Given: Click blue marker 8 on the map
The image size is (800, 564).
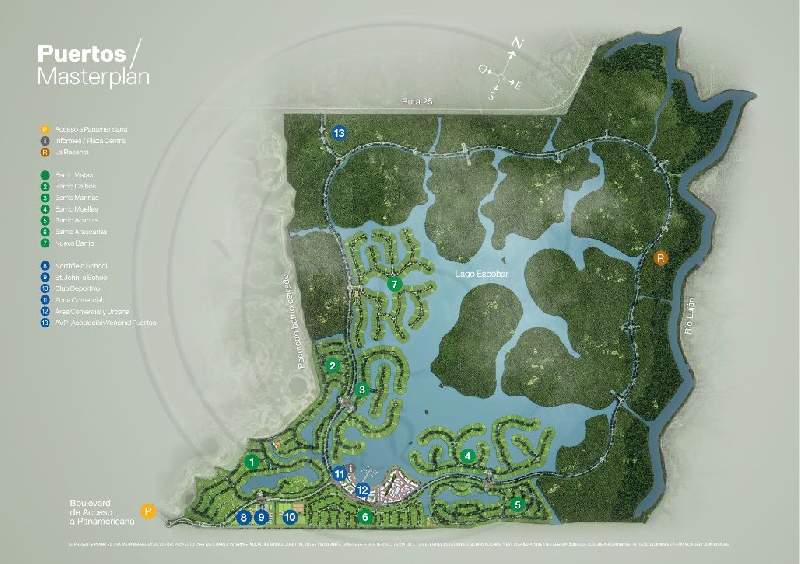Looking at the screenshot, I should [243, 517].
